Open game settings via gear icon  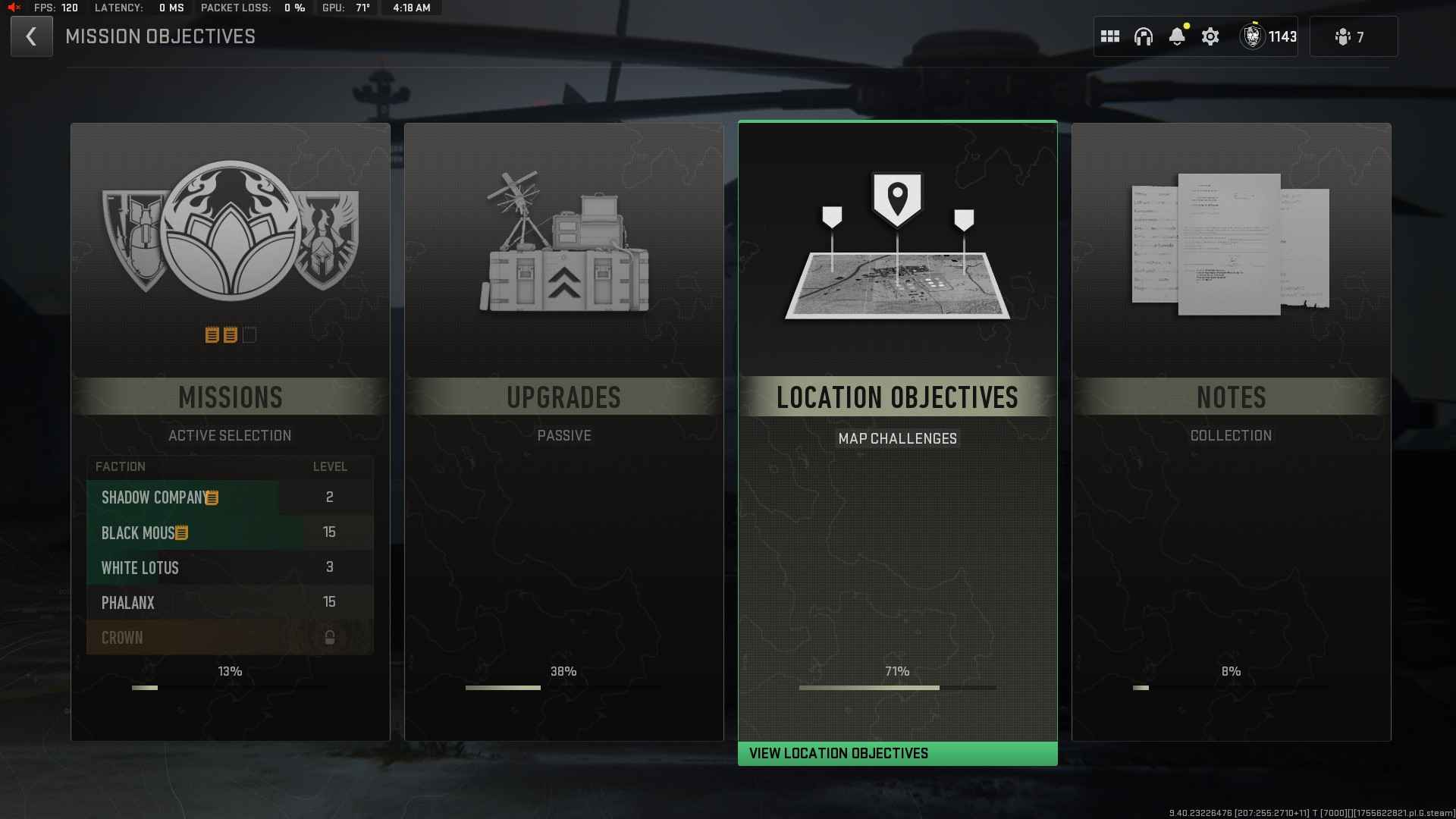click(x=1210, y=36)
